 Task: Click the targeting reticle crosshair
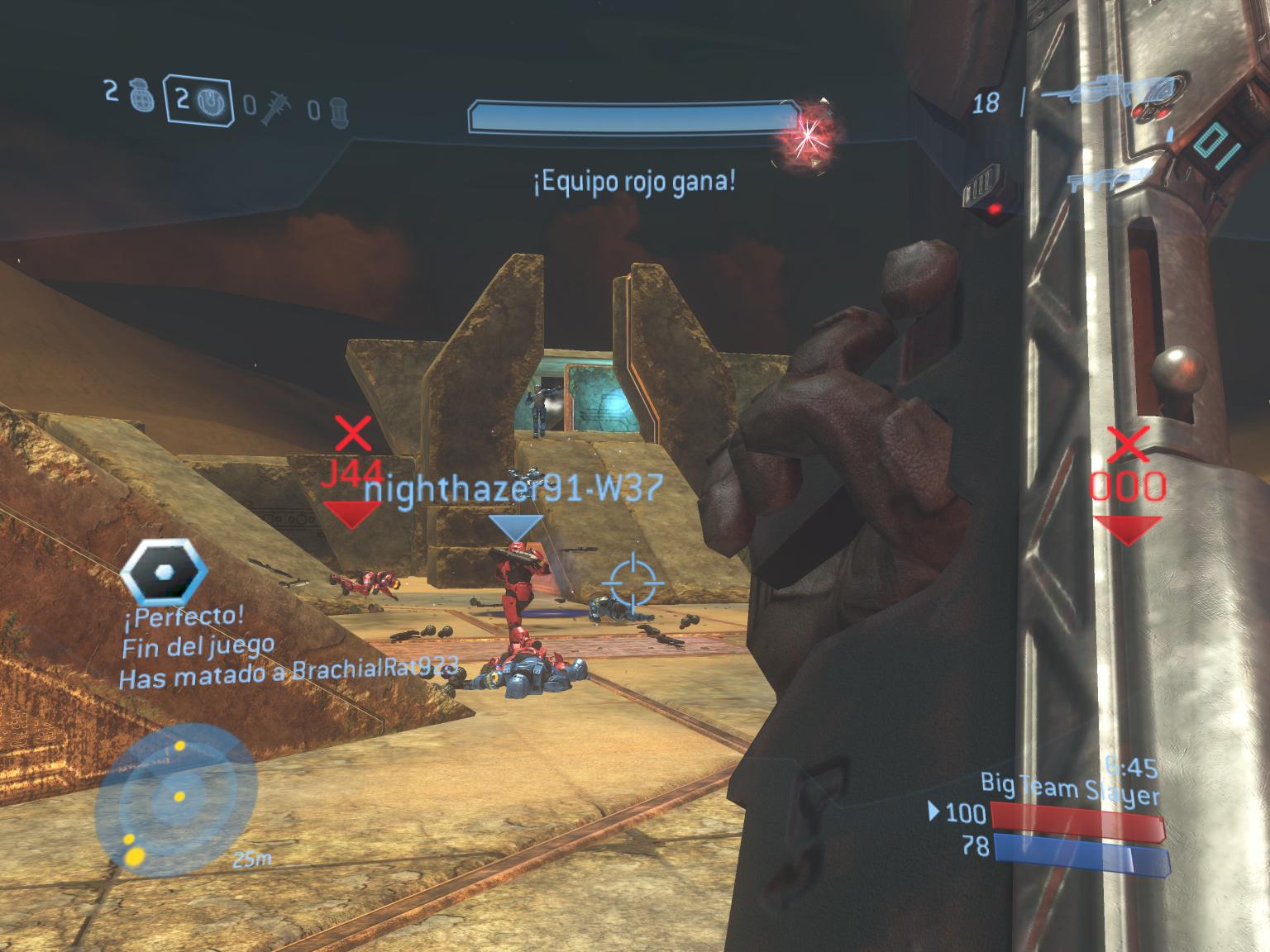(634, 581)
